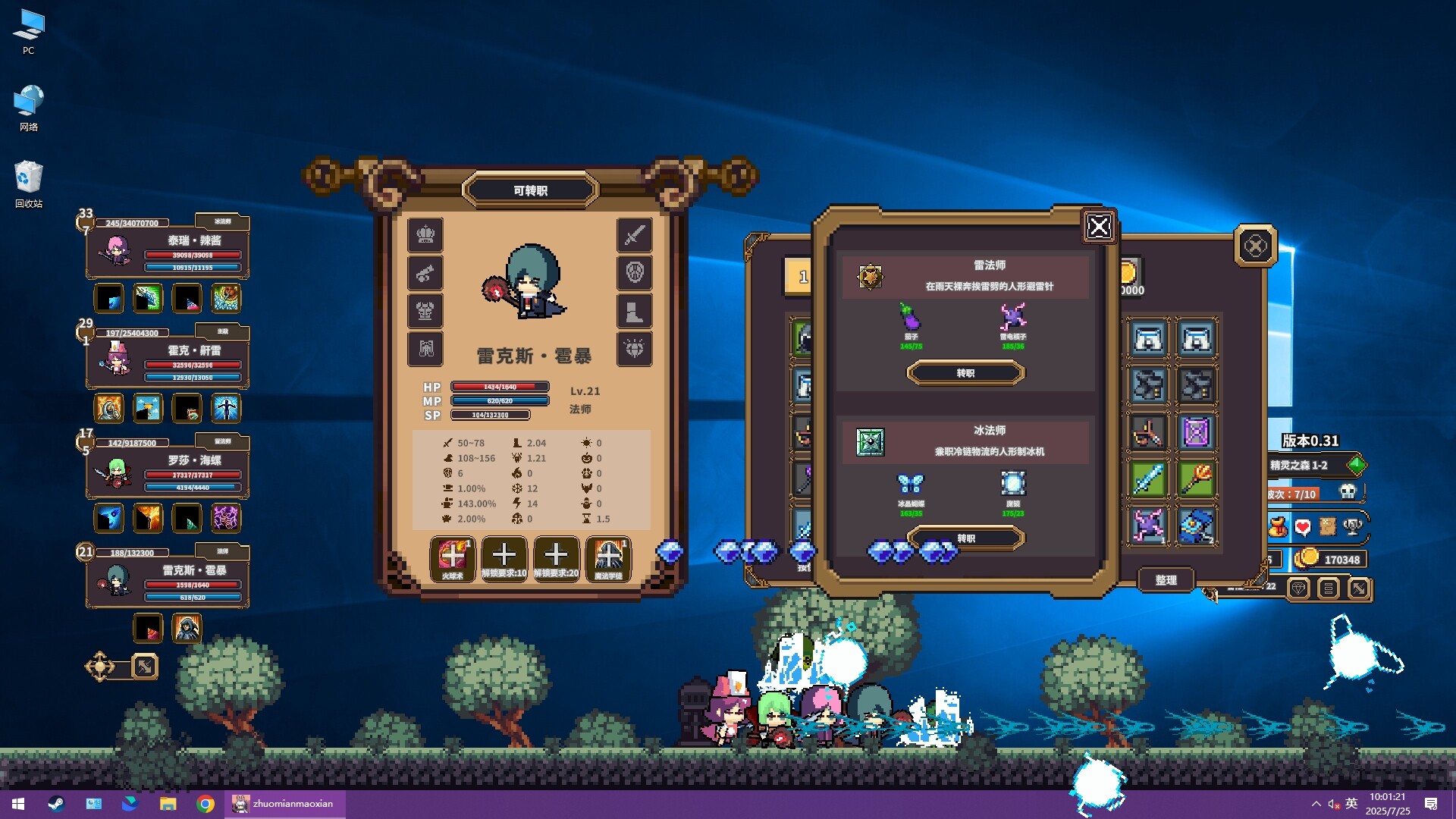Click the sword weapon equipment slot

(x=635, y=235)
